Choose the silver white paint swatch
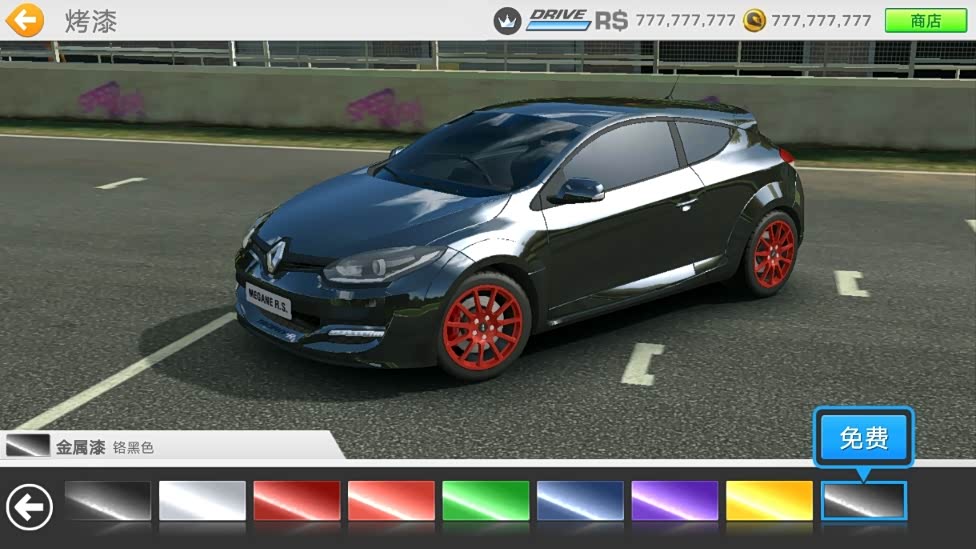This screenshot has width=976, height=549. tap(202, 501)
